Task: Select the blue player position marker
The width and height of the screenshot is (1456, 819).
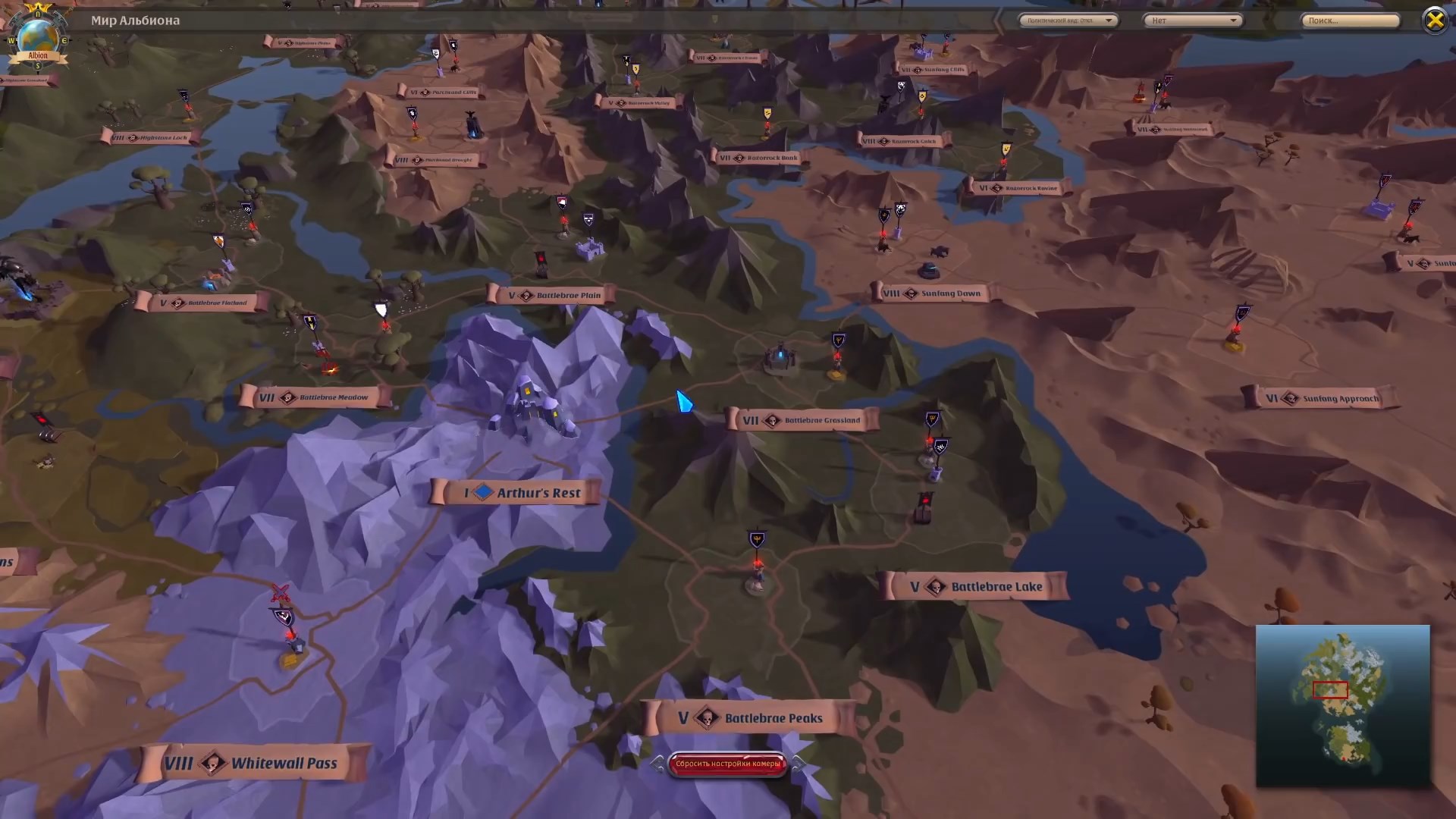Action: [683, 403]
